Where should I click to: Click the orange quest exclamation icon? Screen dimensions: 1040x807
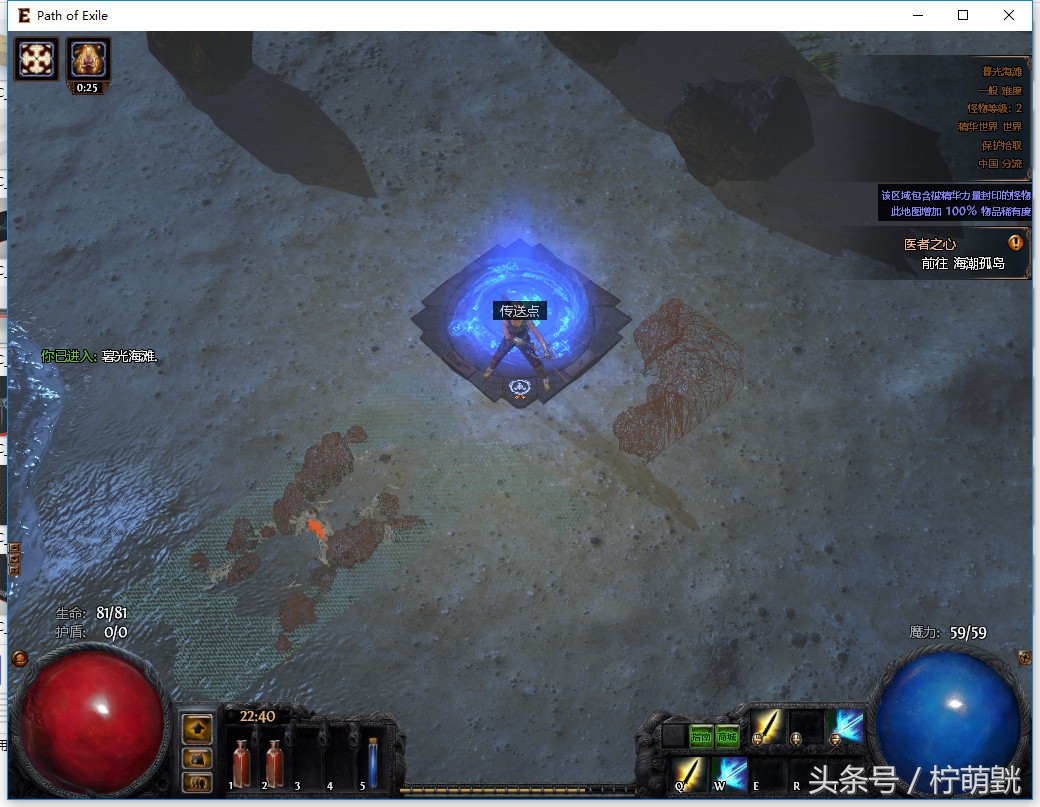1016,243
